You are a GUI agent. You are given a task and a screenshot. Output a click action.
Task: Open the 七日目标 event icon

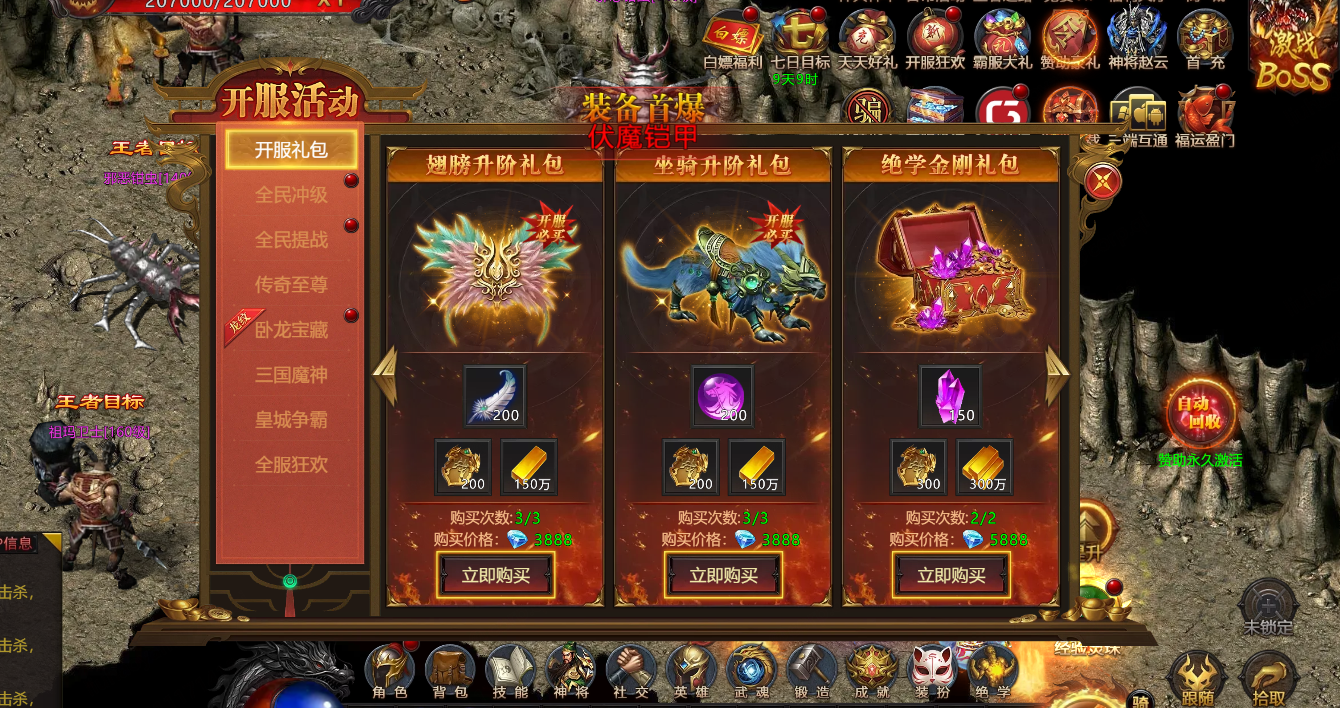click(x=799, y=40)
